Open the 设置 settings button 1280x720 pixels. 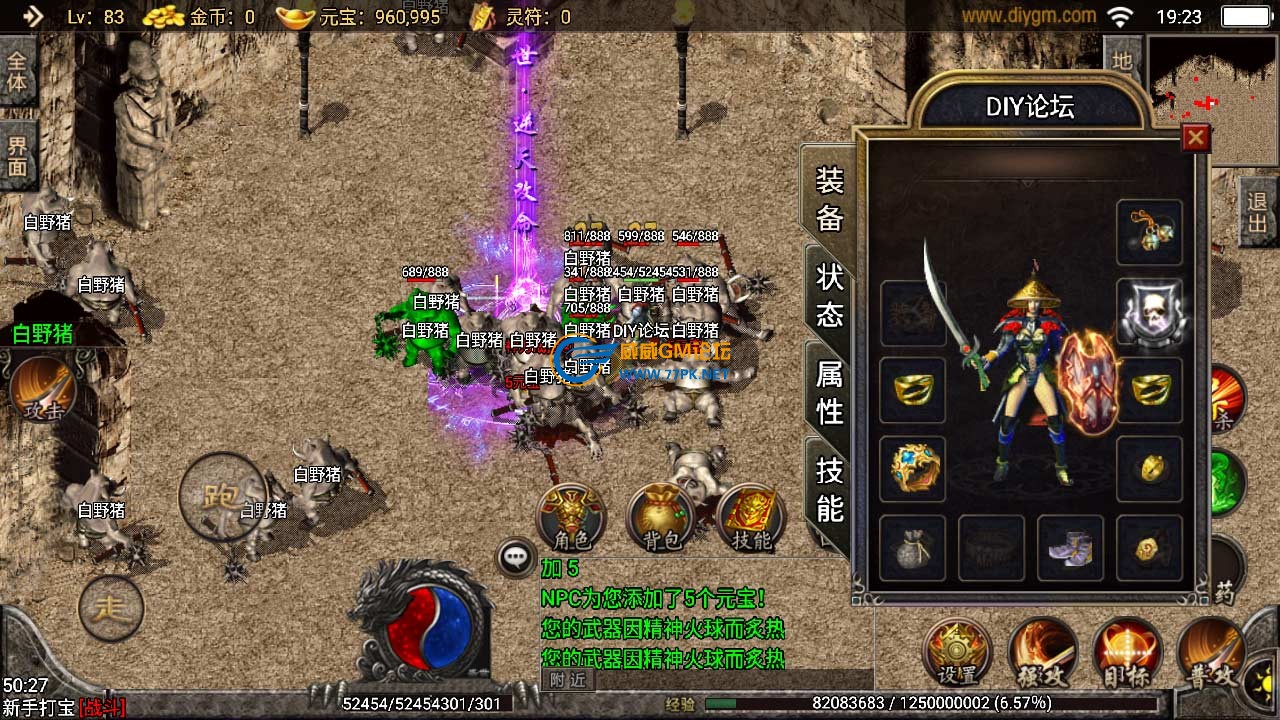(956, 652)
